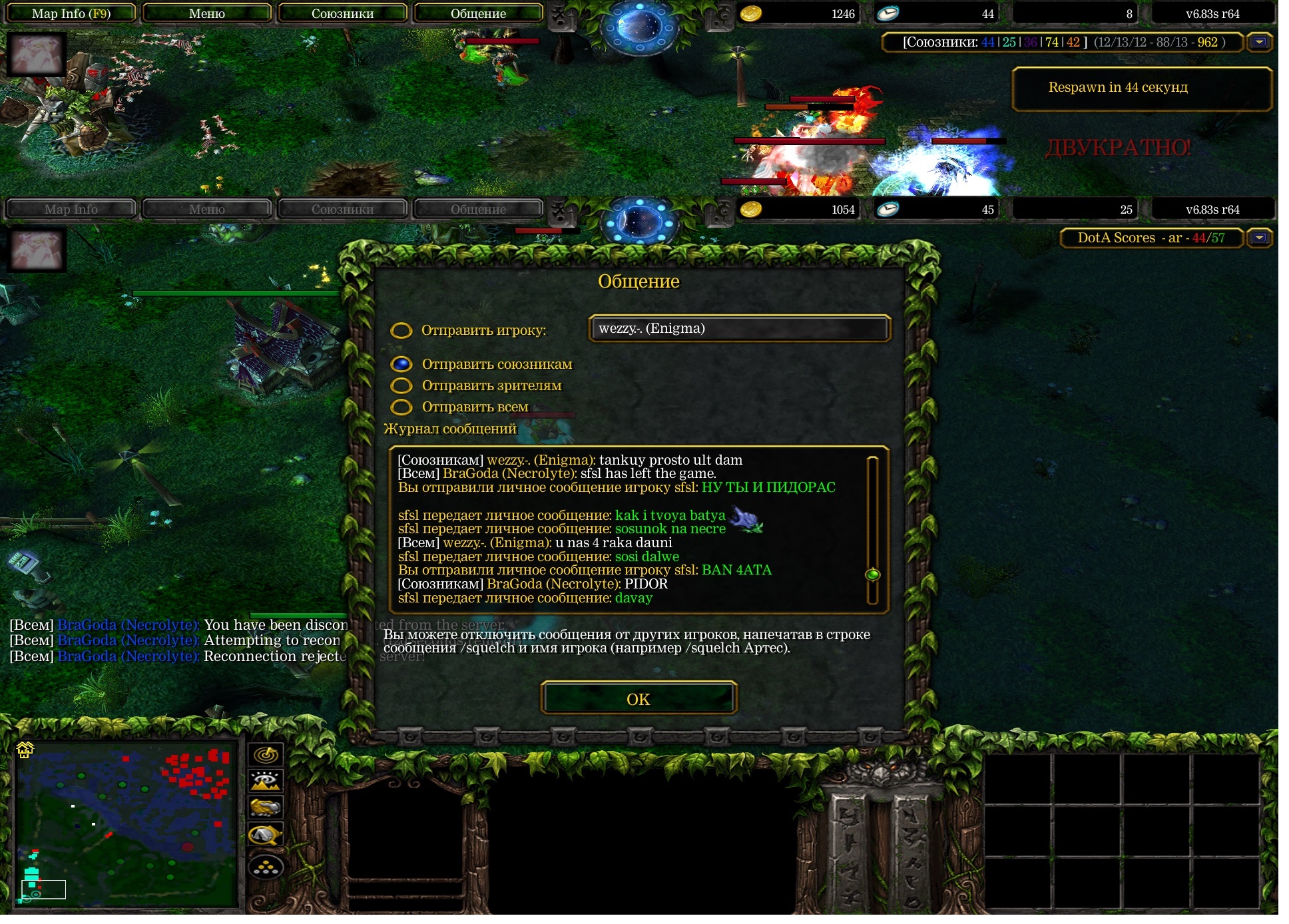Open the player dropdown showing wezzy-. (Enigma)
Viewport: 1289px width, 924px height.
pyautogui.click(x=739, y=329)
